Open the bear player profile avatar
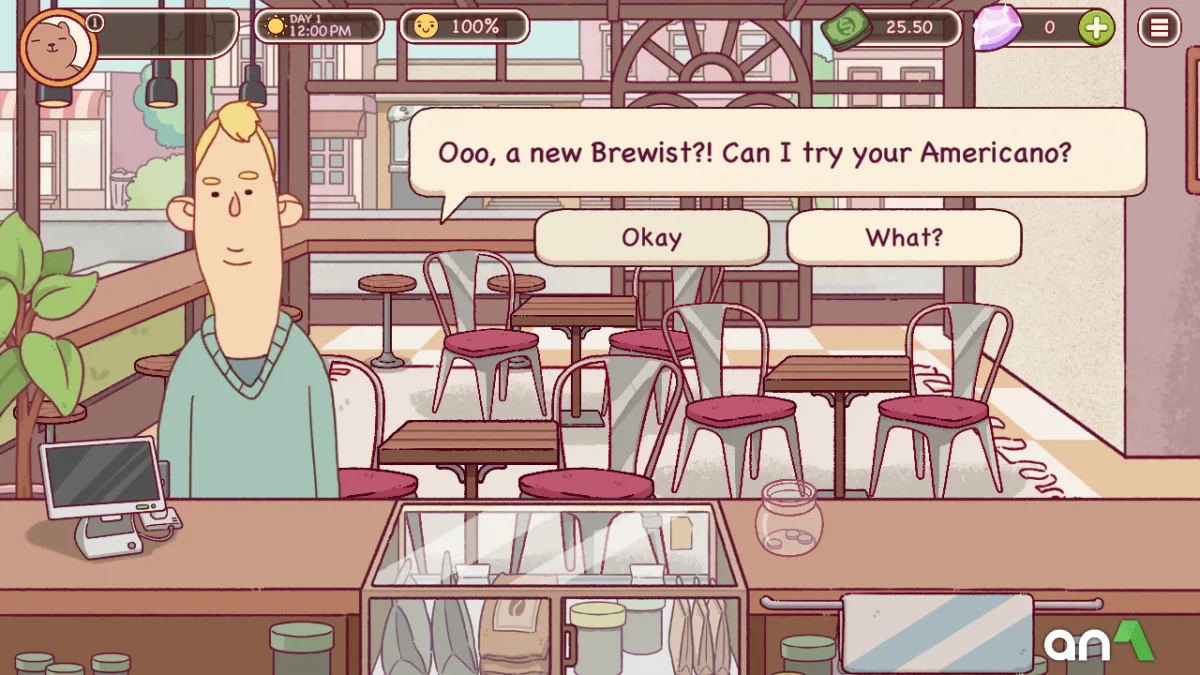This screenshot has width=1200, height=675. tap(56, 44)
